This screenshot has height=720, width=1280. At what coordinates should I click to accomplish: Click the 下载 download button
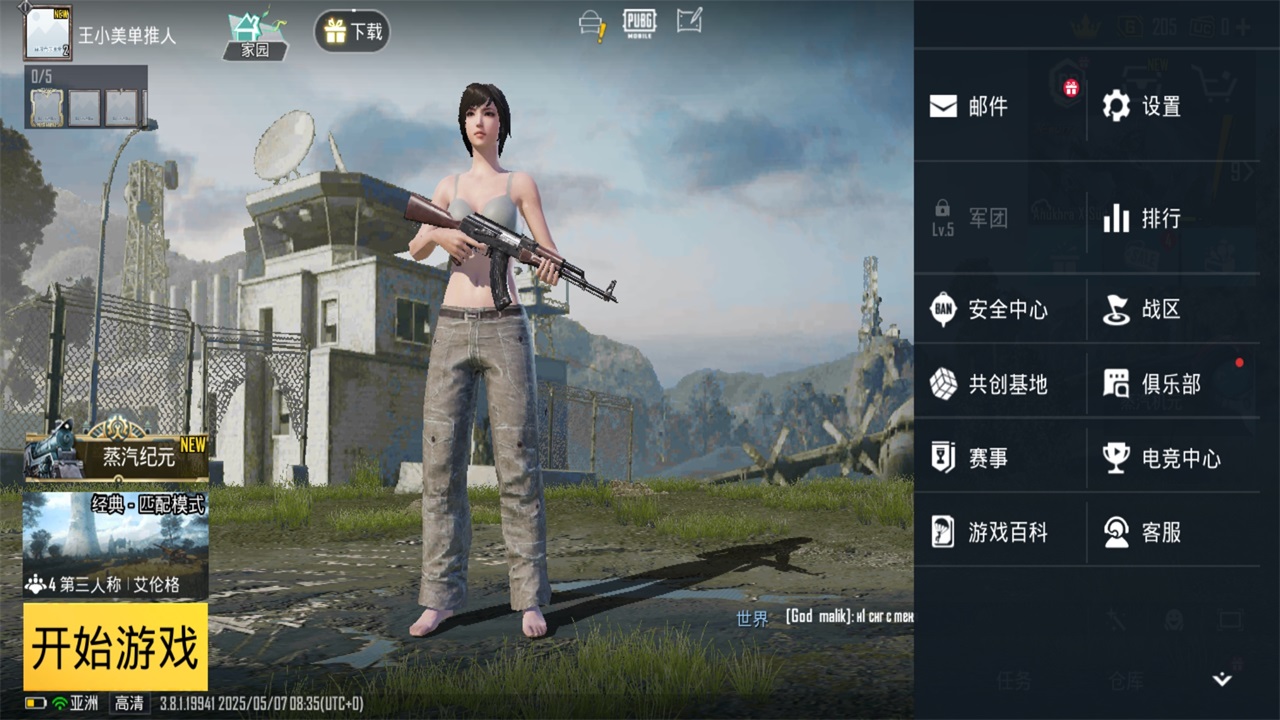351,31
